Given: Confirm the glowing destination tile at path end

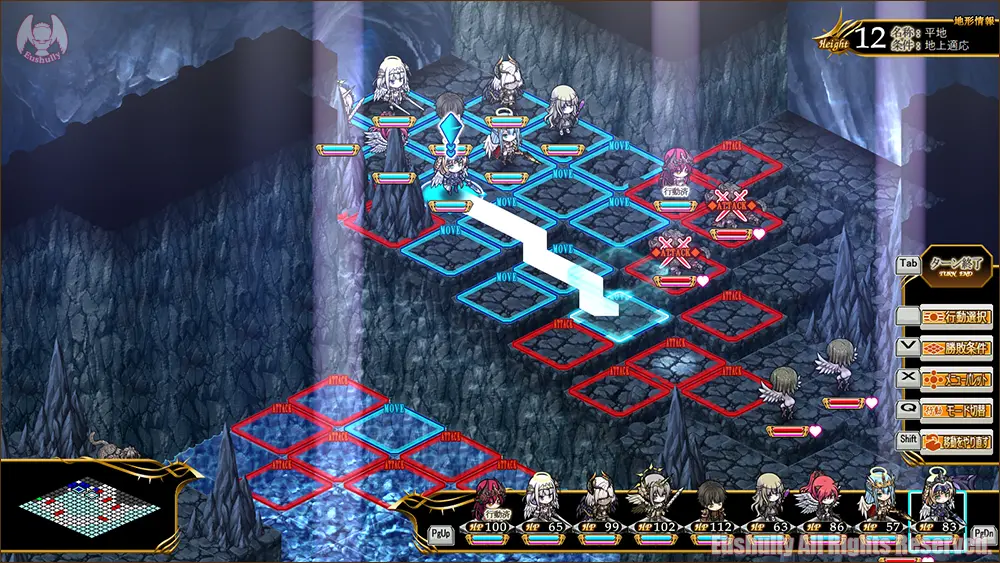Looking at the screenshot, I should (x=622, y=314).
